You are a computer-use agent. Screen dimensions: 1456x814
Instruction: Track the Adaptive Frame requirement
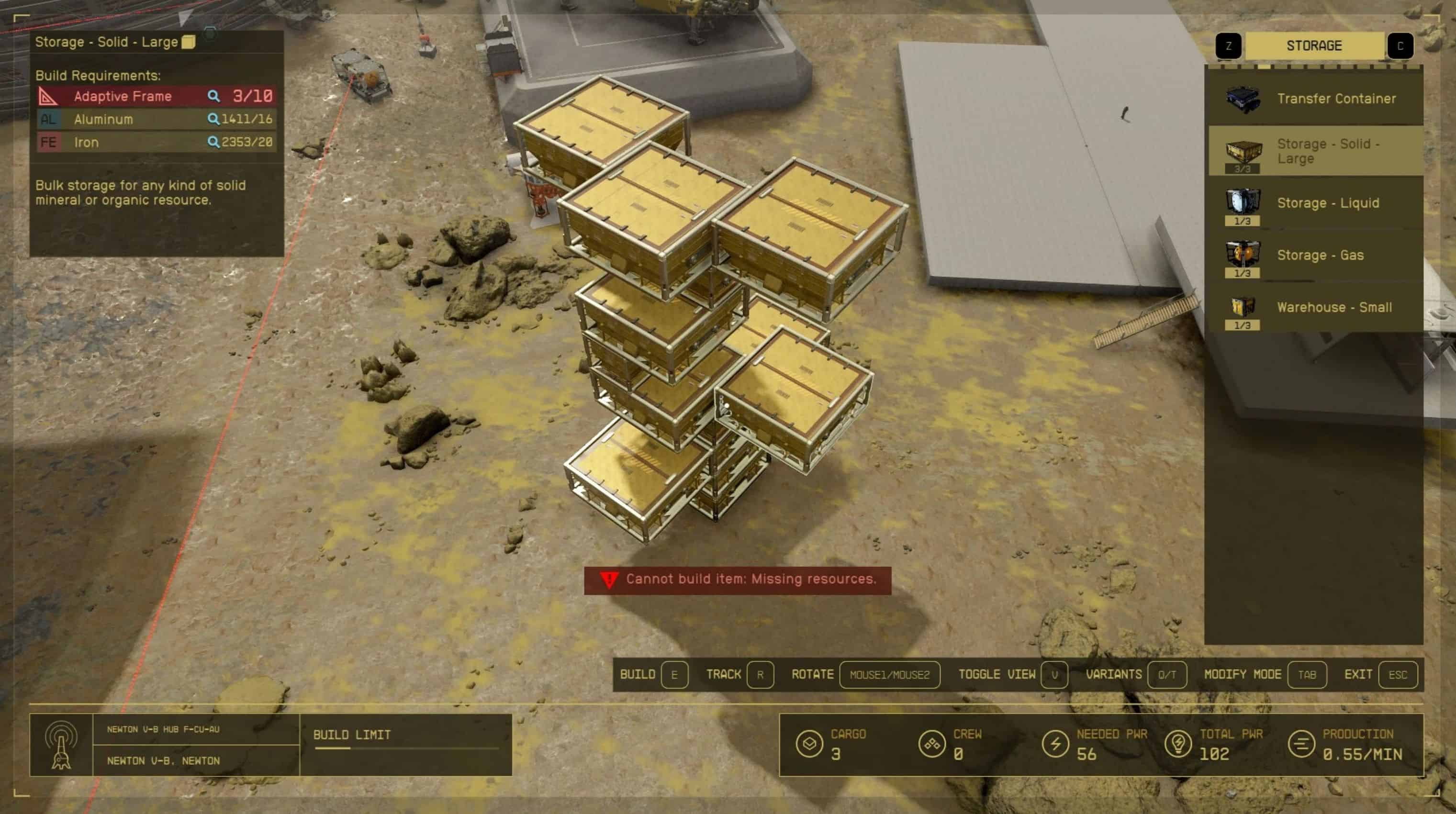click(213, 96)
